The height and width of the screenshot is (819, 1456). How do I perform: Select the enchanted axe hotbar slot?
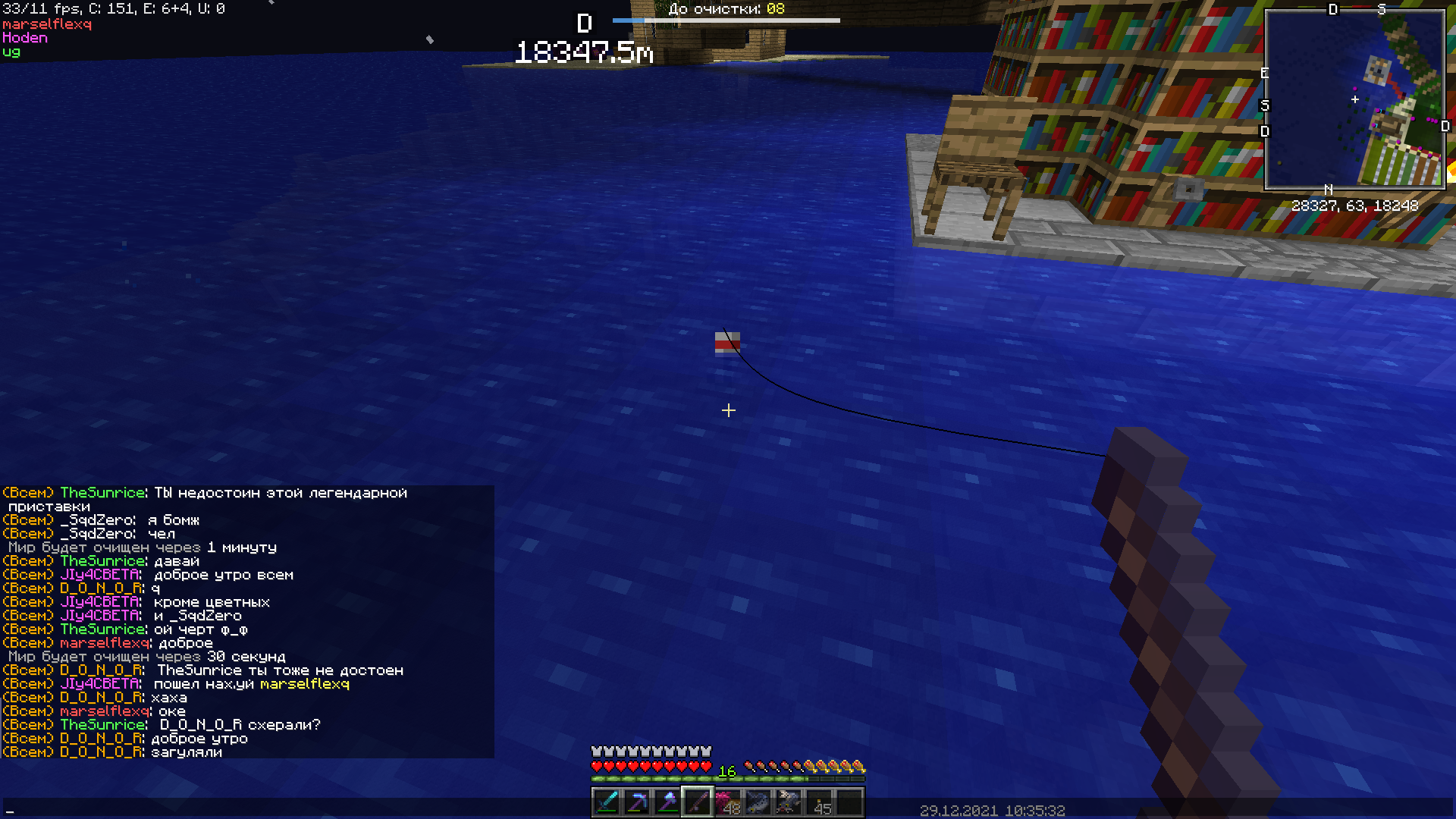point(667,802)
